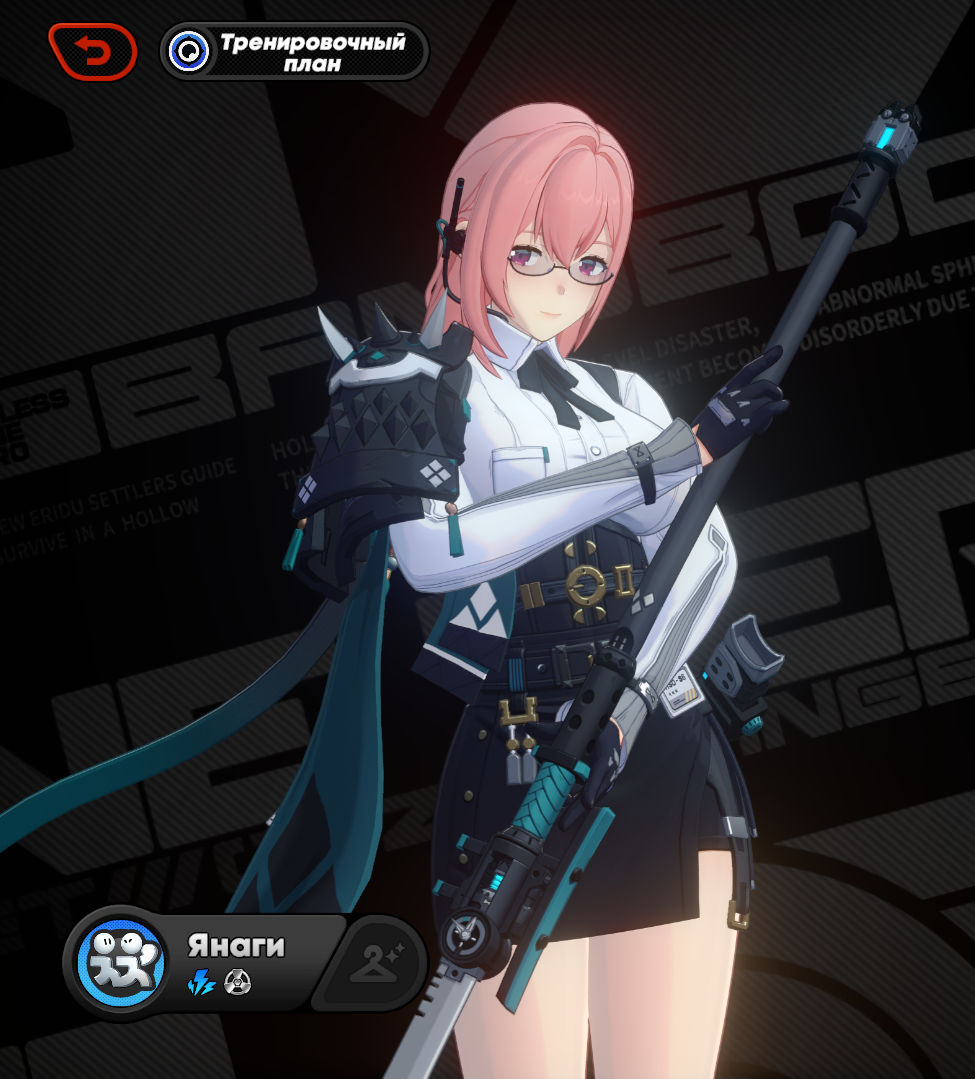Image resolution: width=975 pixels, height=1079 pixels.
Task: Show the anomaly specialty icon info
Action: coord(238,983)
